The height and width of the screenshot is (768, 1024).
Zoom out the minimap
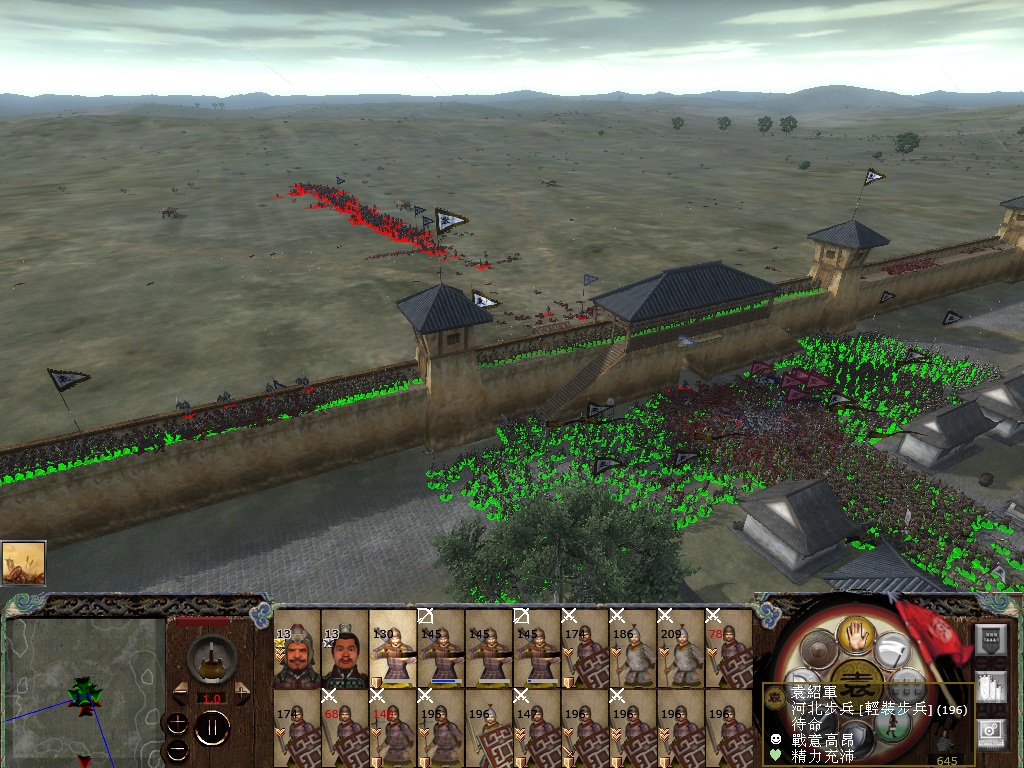[x=177, y=749]
